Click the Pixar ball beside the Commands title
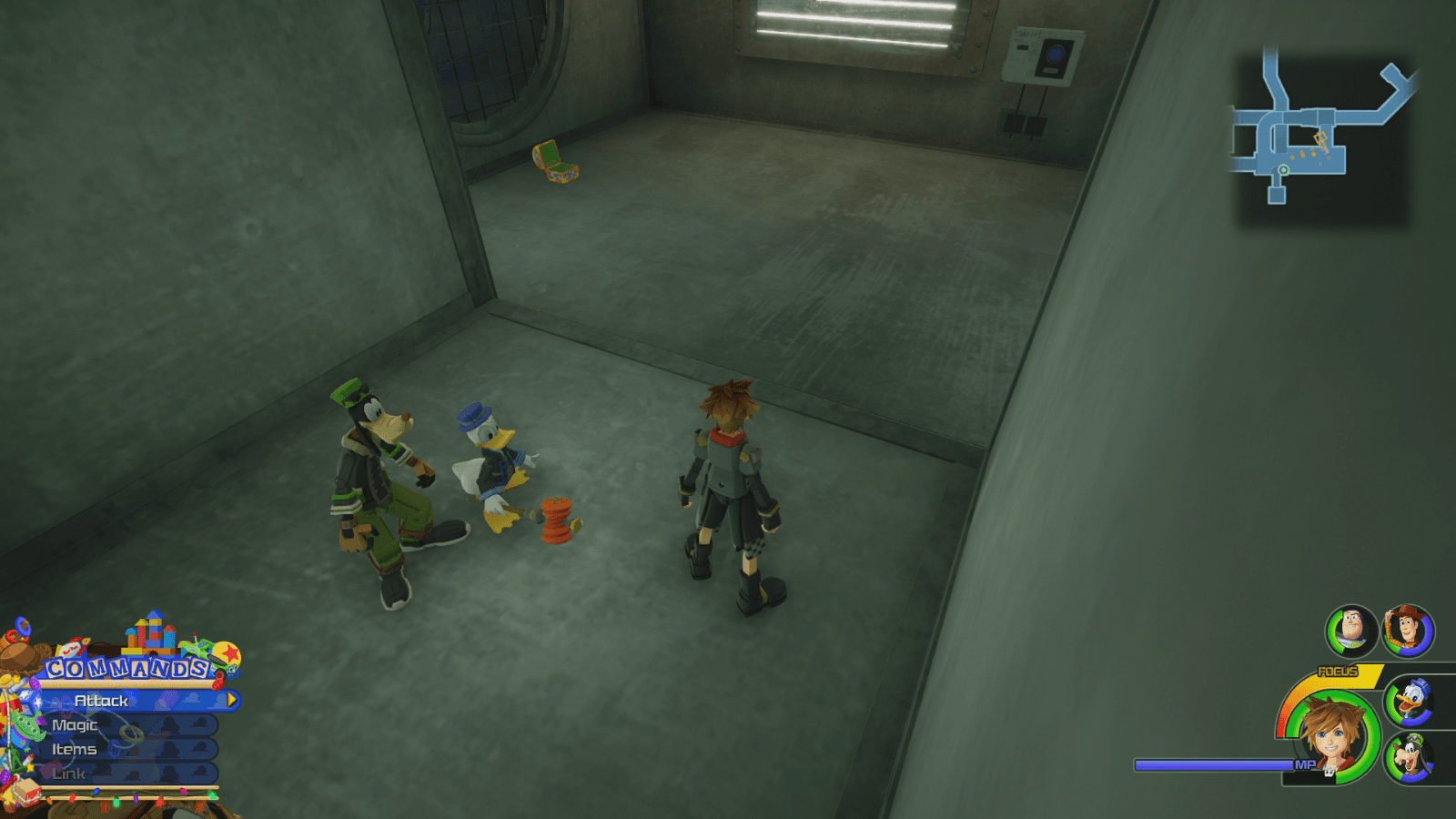Viewport: 1456px width, 819px height. click(227, 654)
